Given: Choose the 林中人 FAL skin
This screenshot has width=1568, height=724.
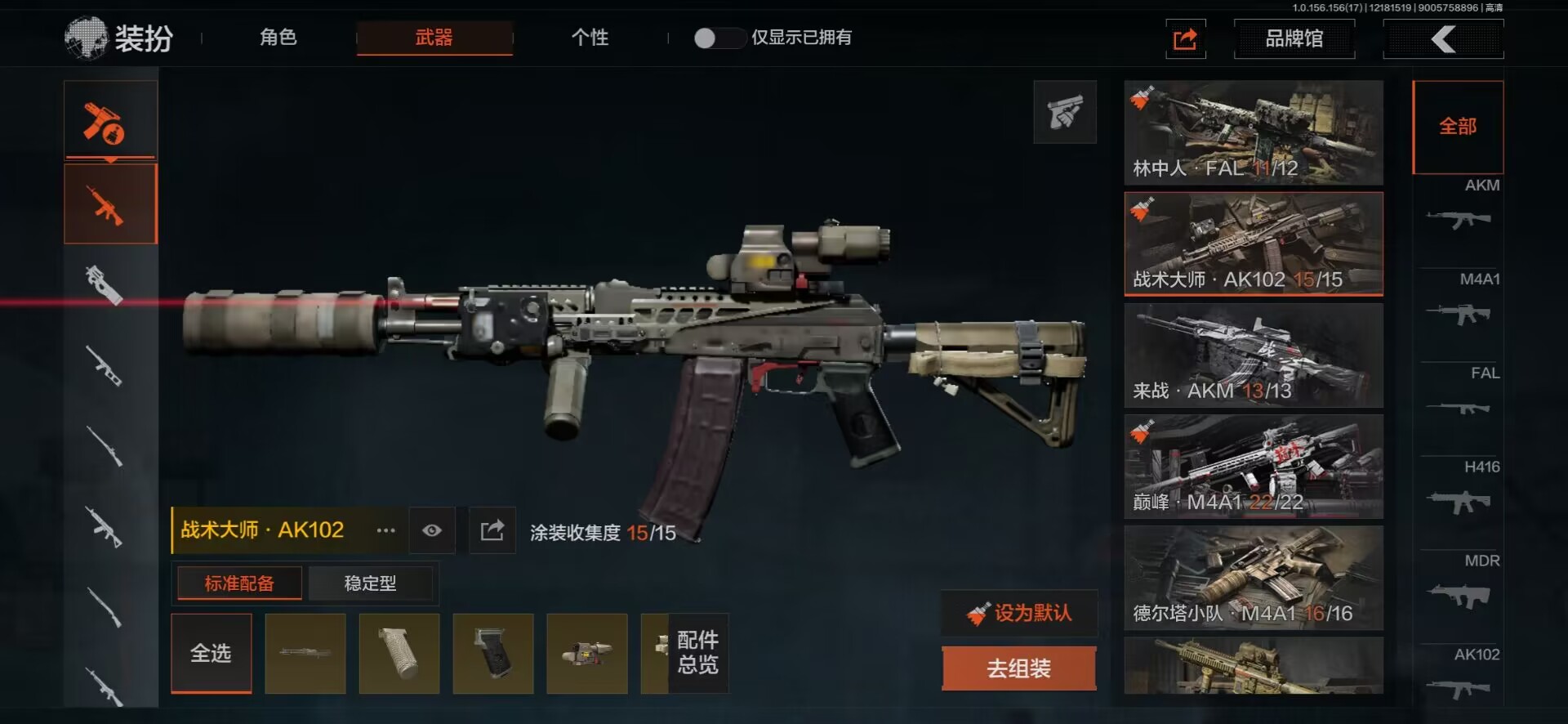Looking at the screenshot, I should click(x=1253, y=132).
